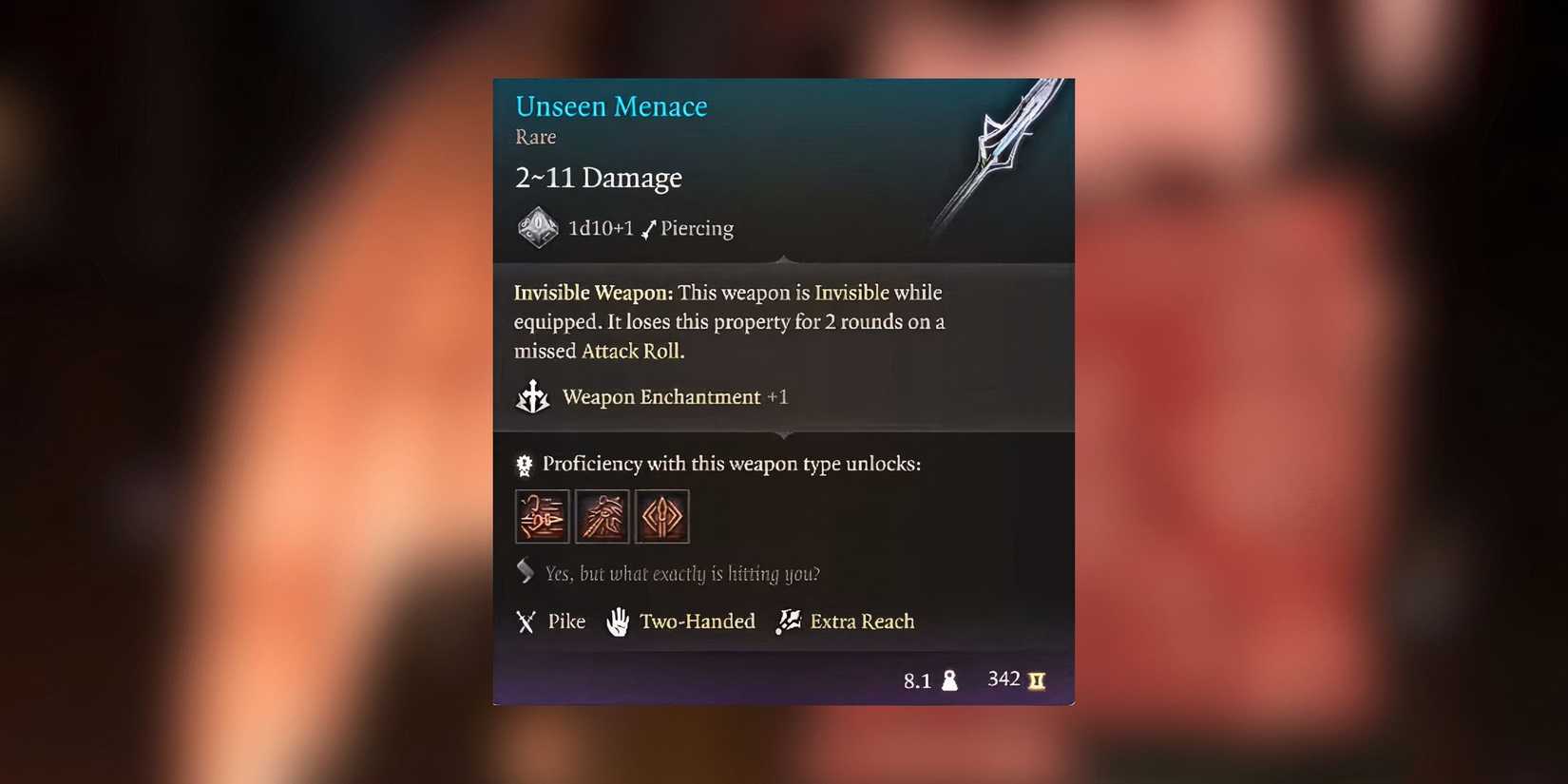Click the Two-Handed hand icon
The width and height of the screenshot is (1568, 784).
click(x=618, y=621)
